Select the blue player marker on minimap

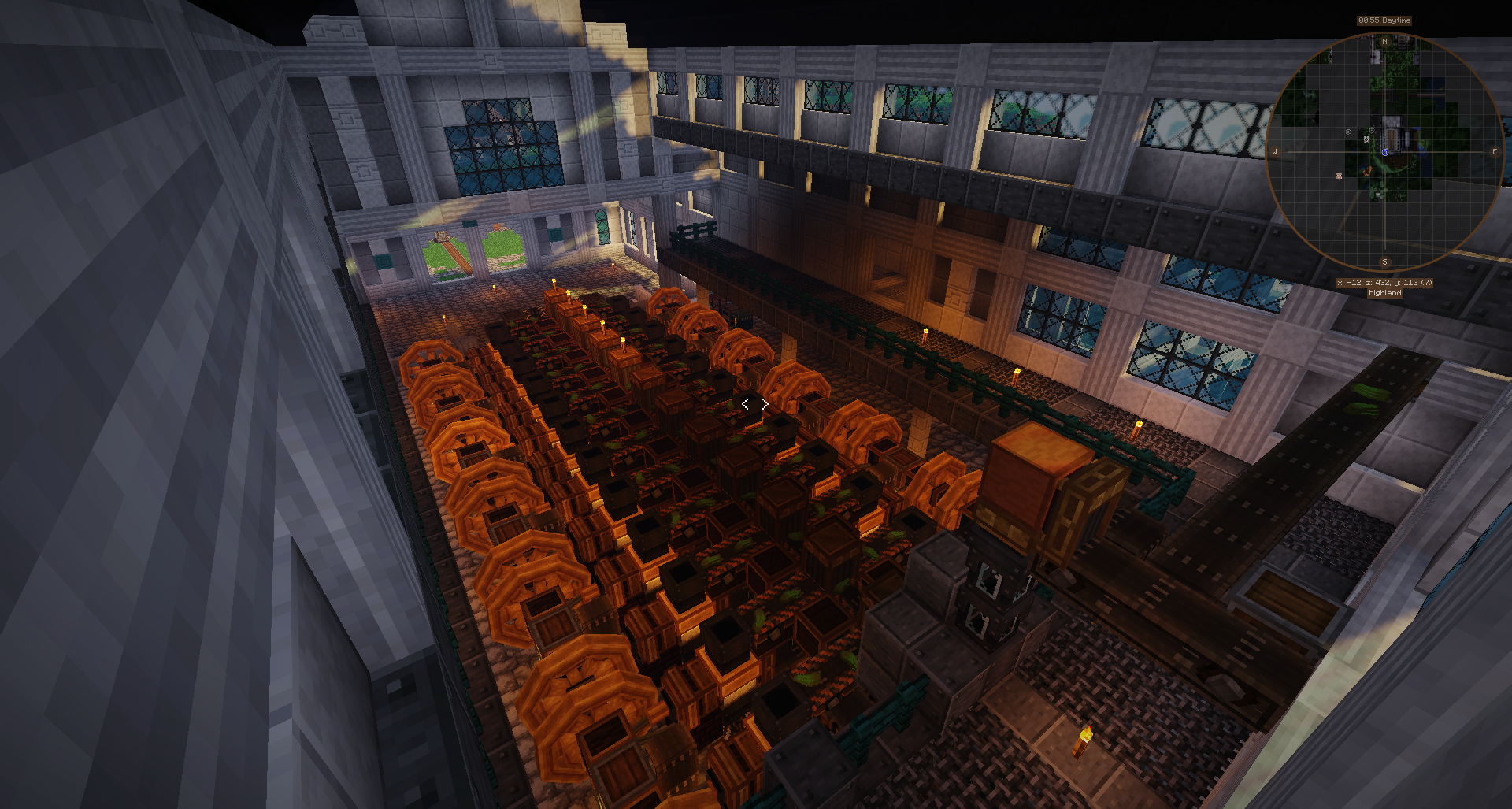coord(1384,152)
